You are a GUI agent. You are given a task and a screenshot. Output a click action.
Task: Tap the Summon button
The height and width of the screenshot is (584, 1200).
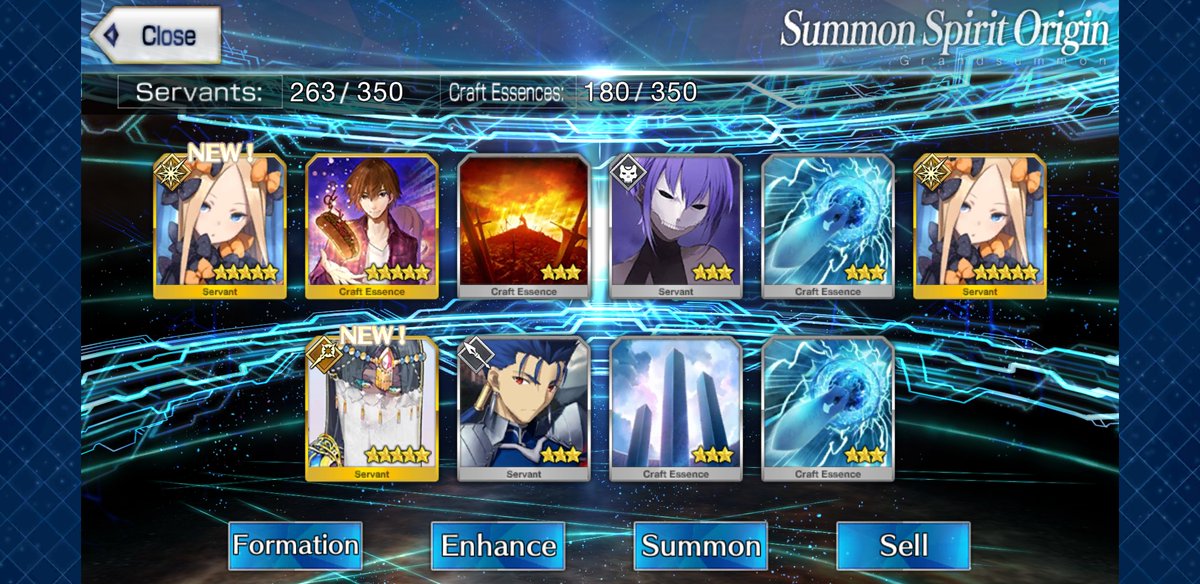pos(701,546)
